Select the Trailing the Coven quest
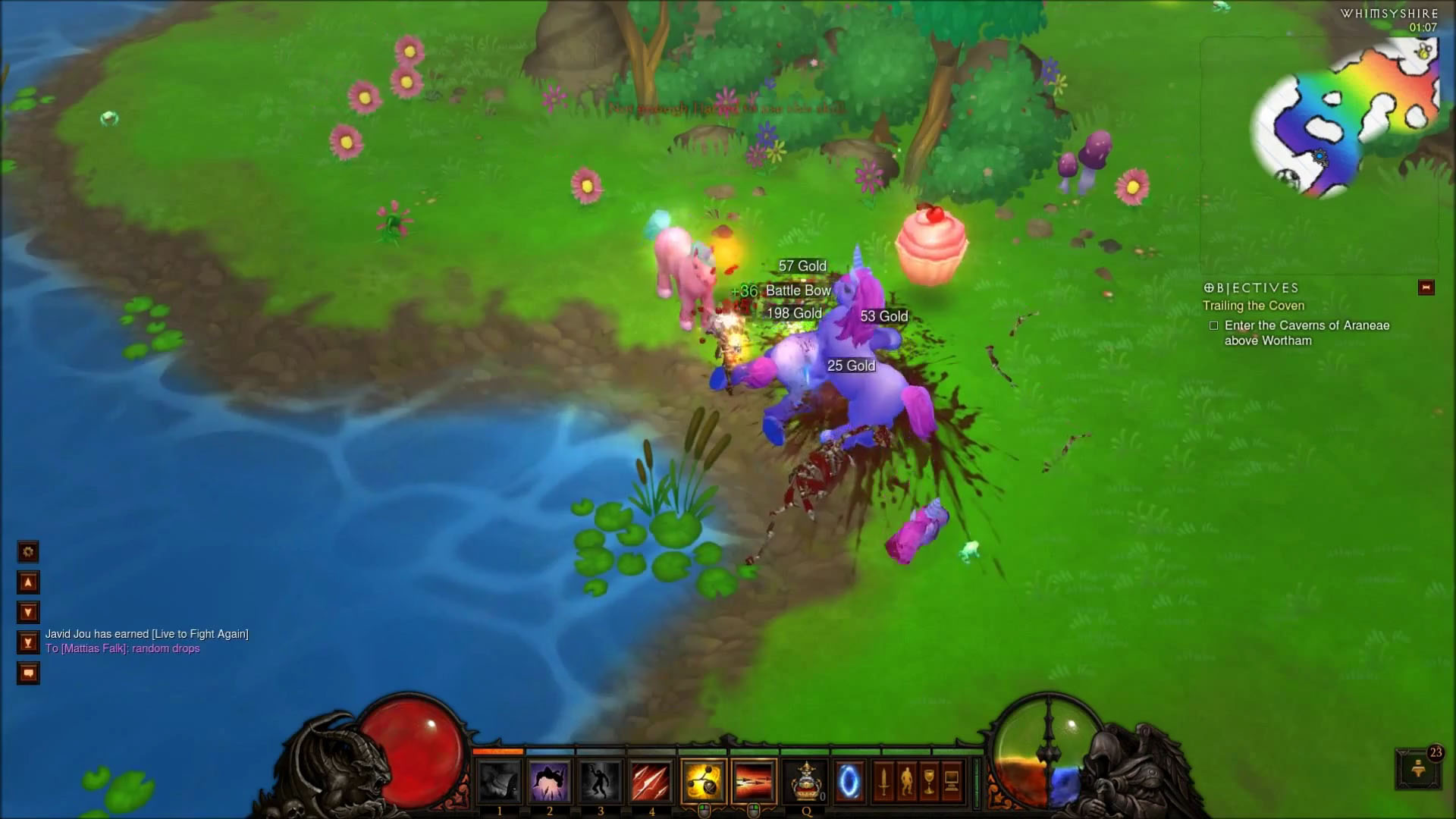Viewport: 1456px width, 819px height. (x=1254, y=306)
